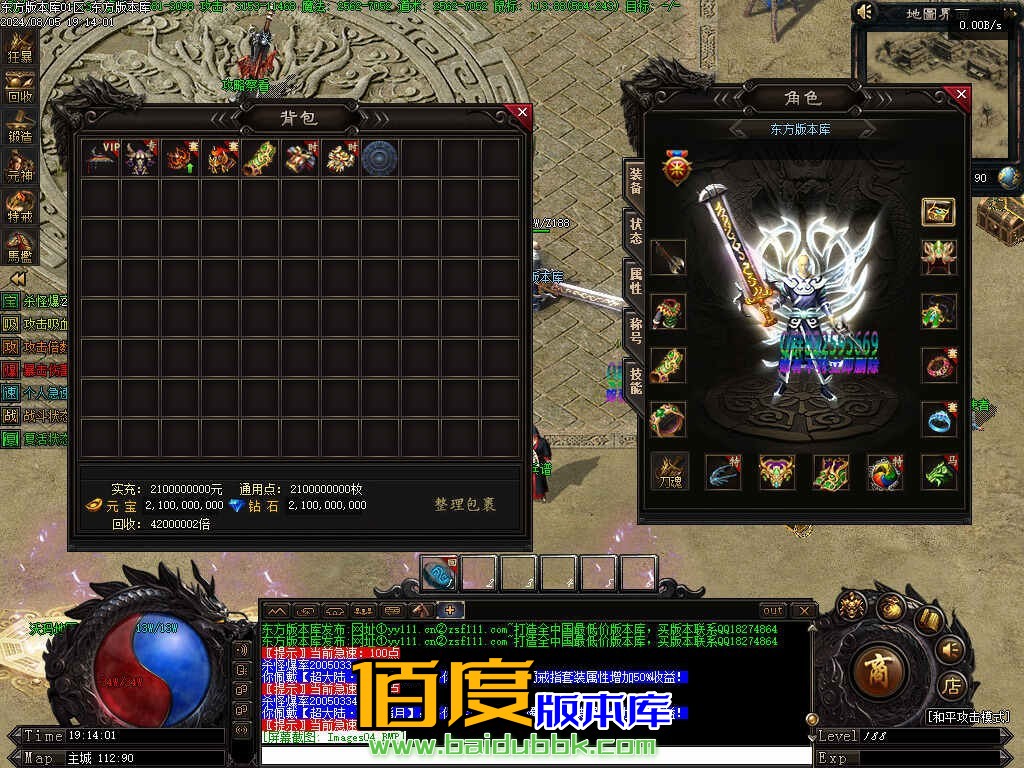Select the round blue shield bag item
The image size is (1024, 768).
[x=380, y=158]
